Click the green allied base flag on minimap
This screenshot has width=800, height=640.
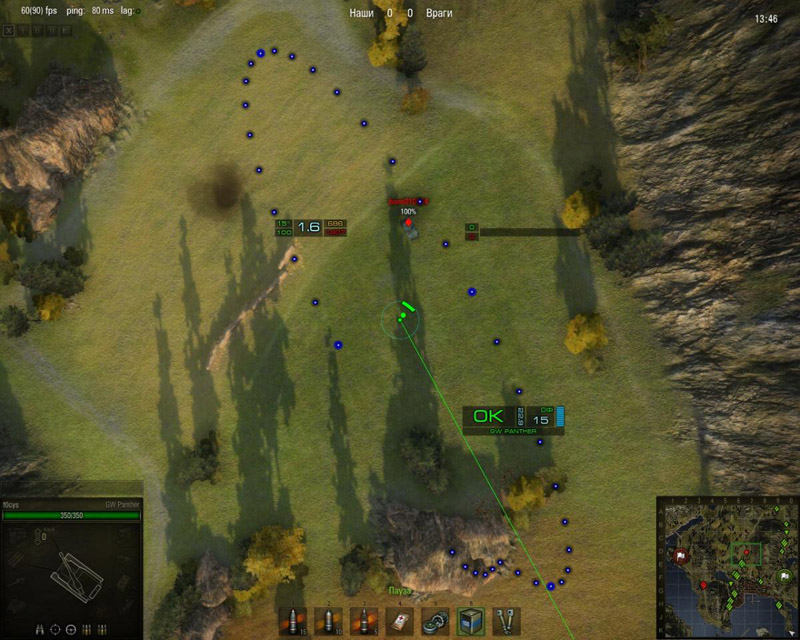(783, 577)
